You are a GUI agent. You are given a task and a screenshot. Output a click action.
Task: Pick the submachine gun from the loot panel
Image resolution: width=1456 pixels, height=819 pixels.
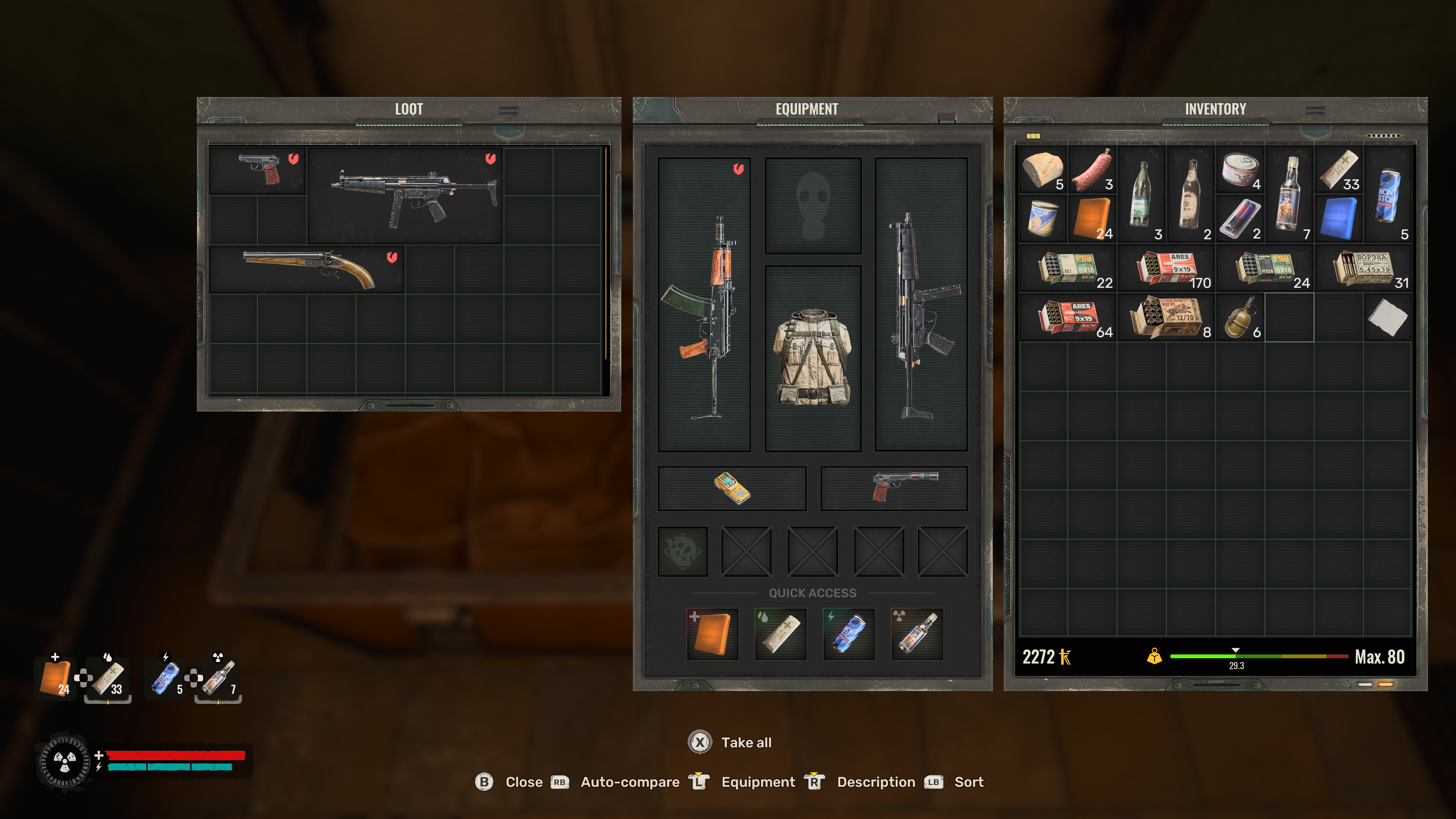point(405,195)
